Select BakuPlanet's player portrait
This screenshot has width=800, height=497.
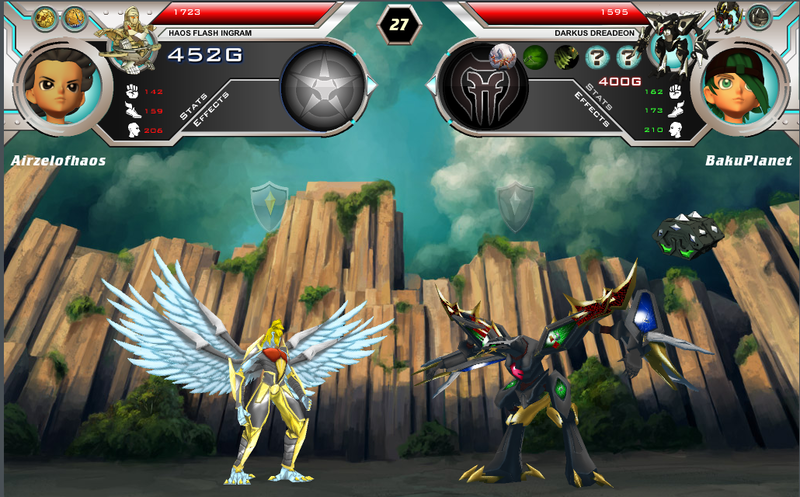click(741, 88)
